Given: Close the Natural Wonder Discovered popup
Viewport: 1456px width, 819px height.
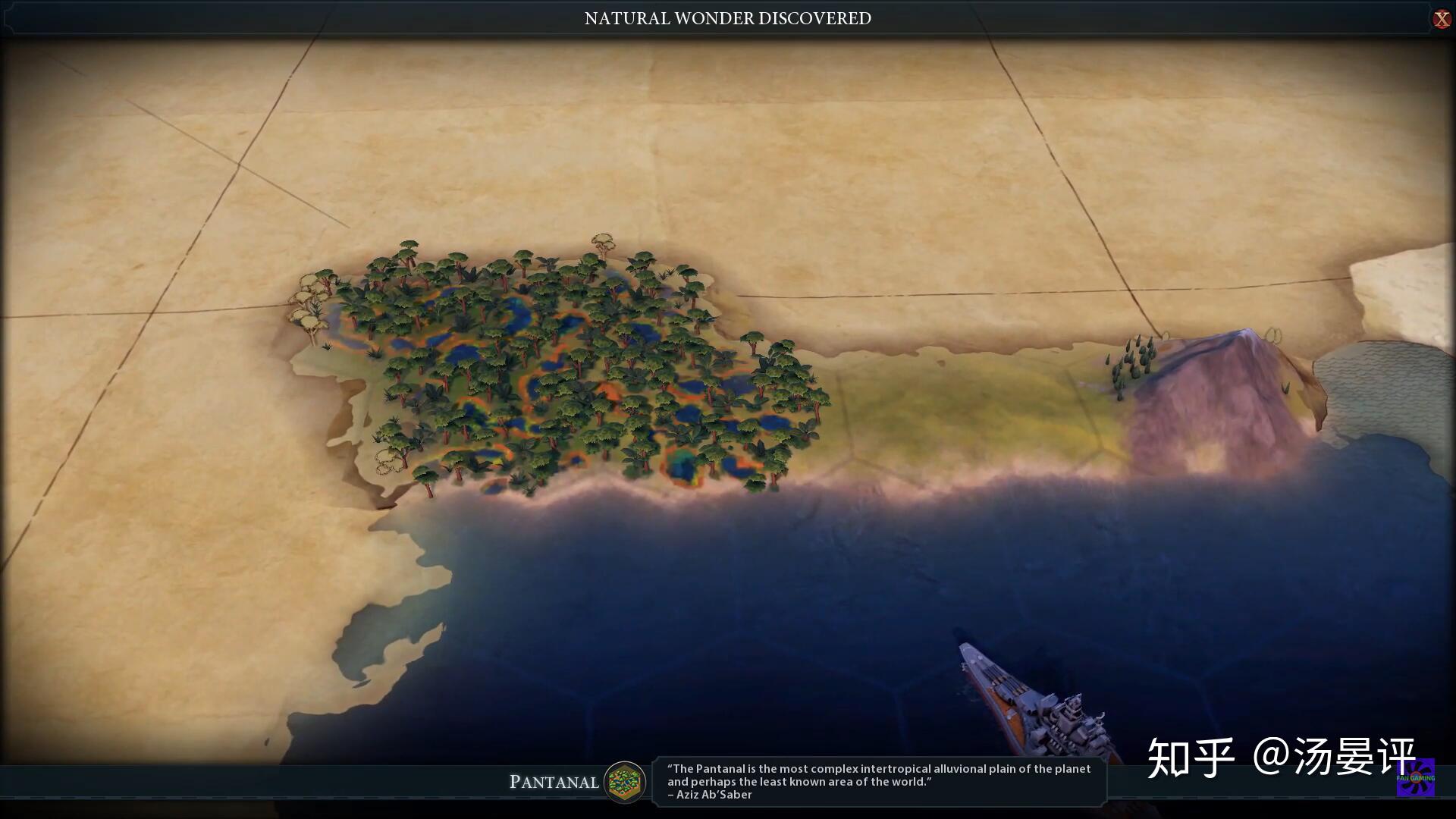Looking at the screenshot, I should (x=1441, y=19).
